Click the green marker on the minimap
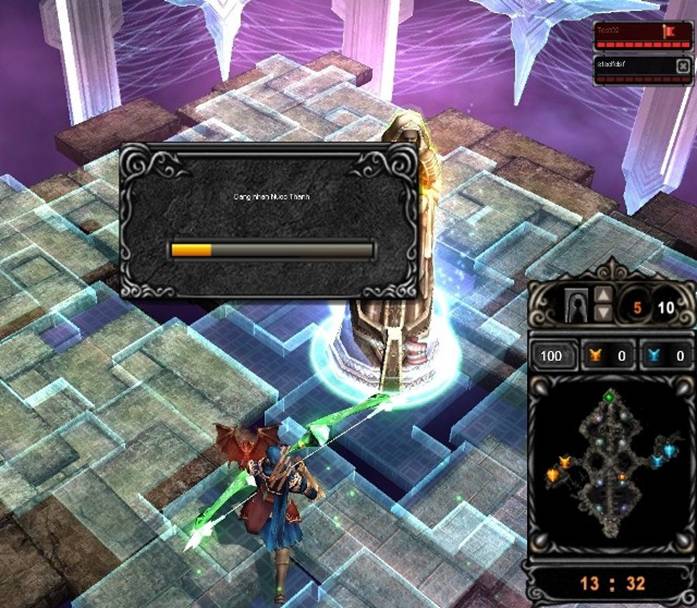This screenshot has height=608, width=697. (x=610, y=399)
